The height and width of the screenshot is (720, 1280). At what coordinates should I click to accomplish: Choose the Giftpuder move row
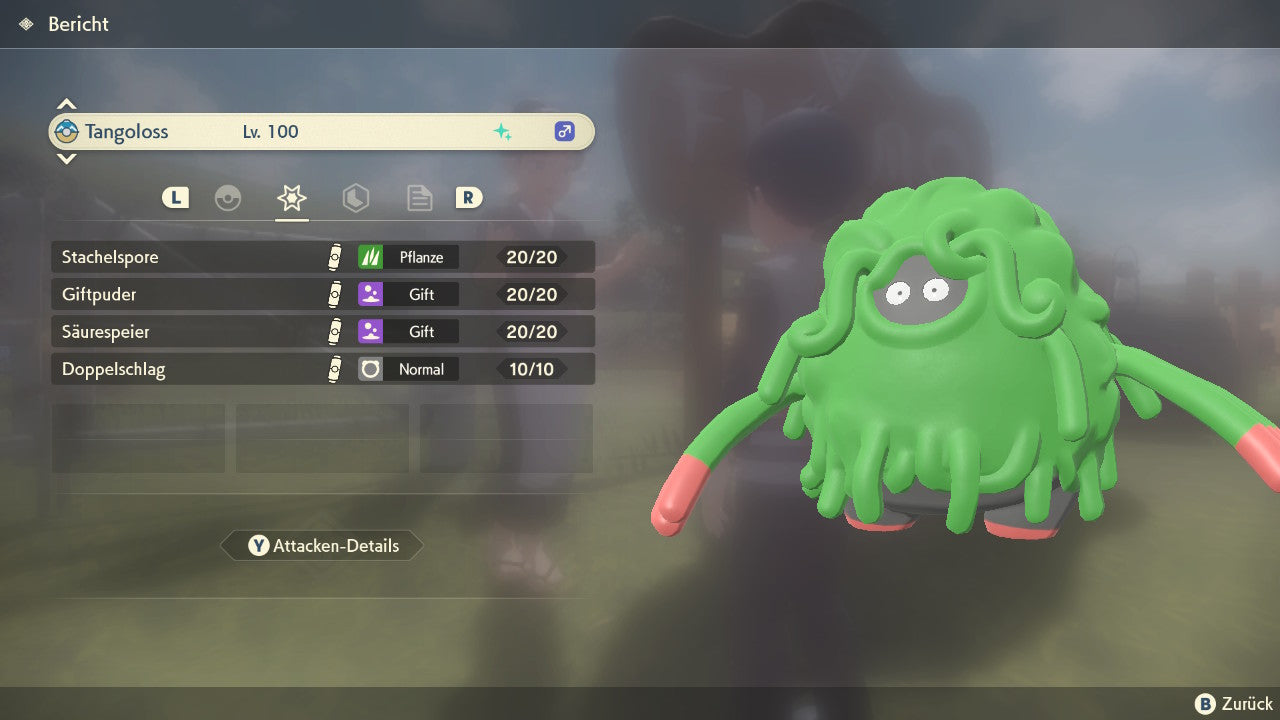pos(322,294)
